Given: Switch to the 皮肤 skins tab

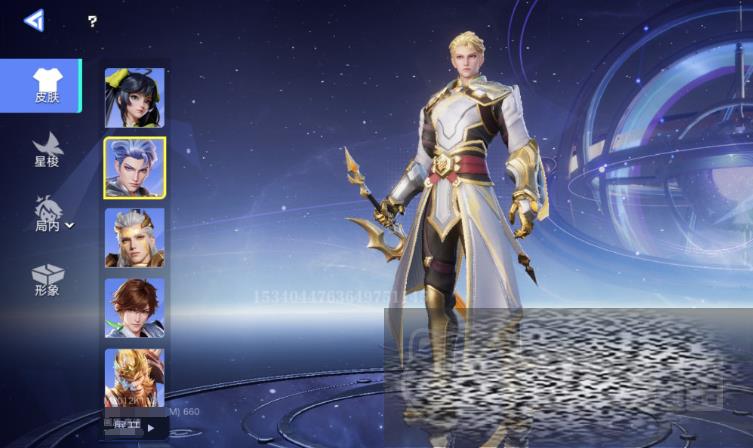Looking at the screenshot, I should click(46, 86).
